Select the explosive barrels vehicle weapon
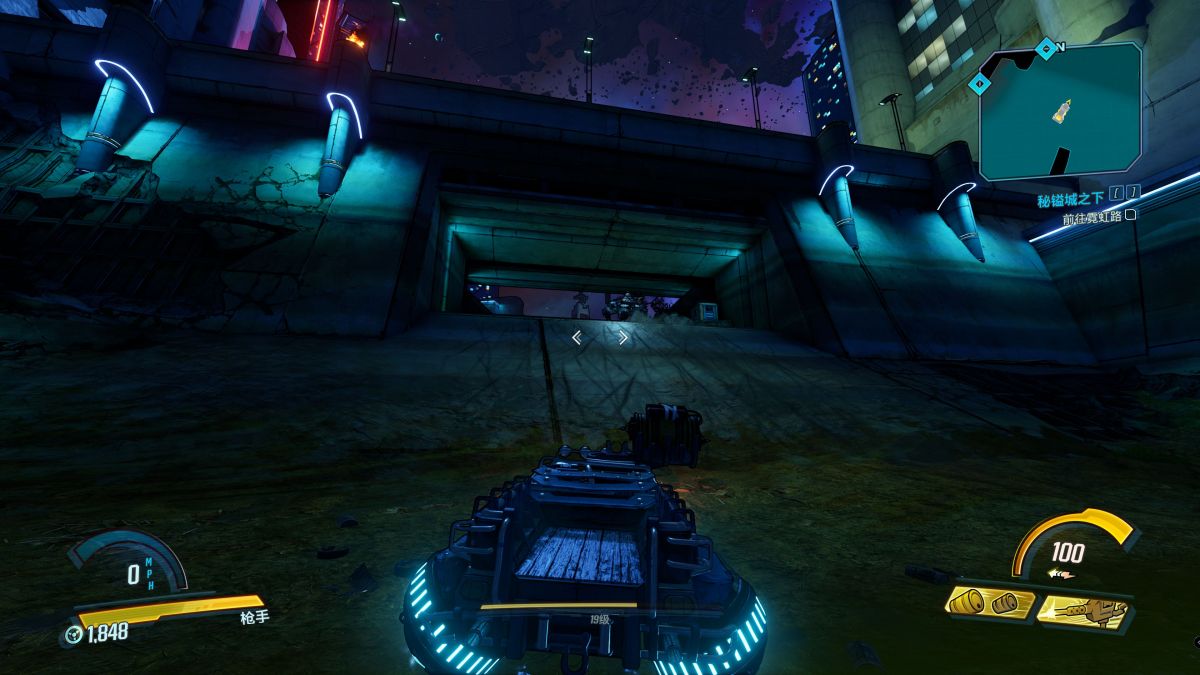Viewport: 1200px width, 675px height. pos(990,603)
